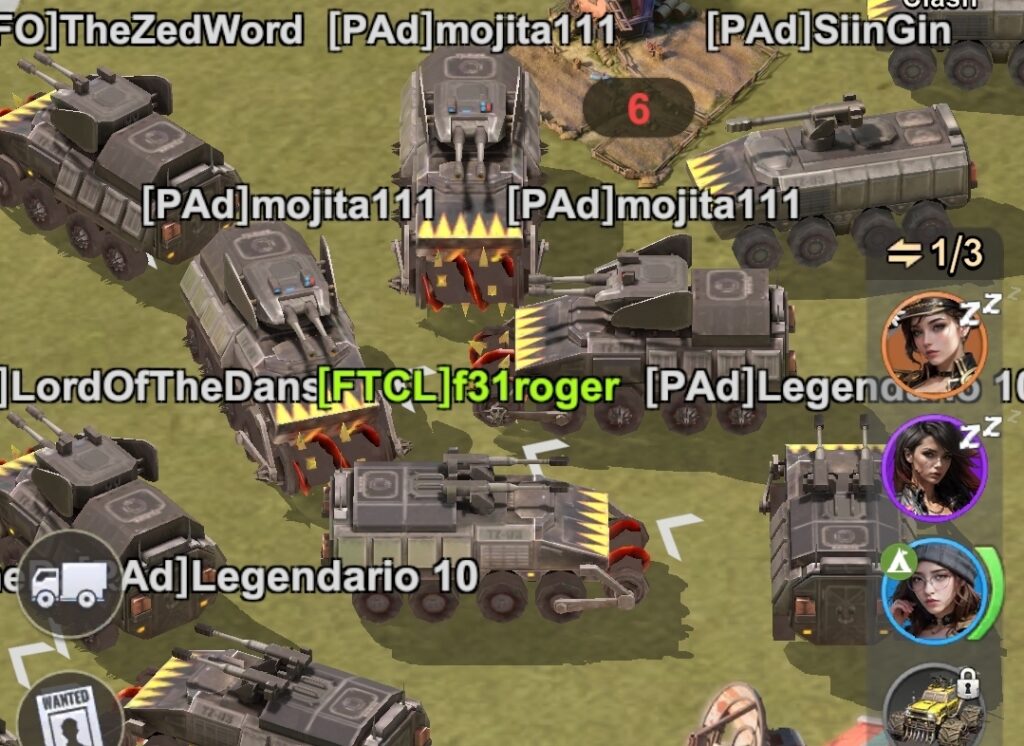The height and width of the screenshot is (746, 1024).
Task: Select the sleeping hero in purple ring
Action: (x=934, y=468)
